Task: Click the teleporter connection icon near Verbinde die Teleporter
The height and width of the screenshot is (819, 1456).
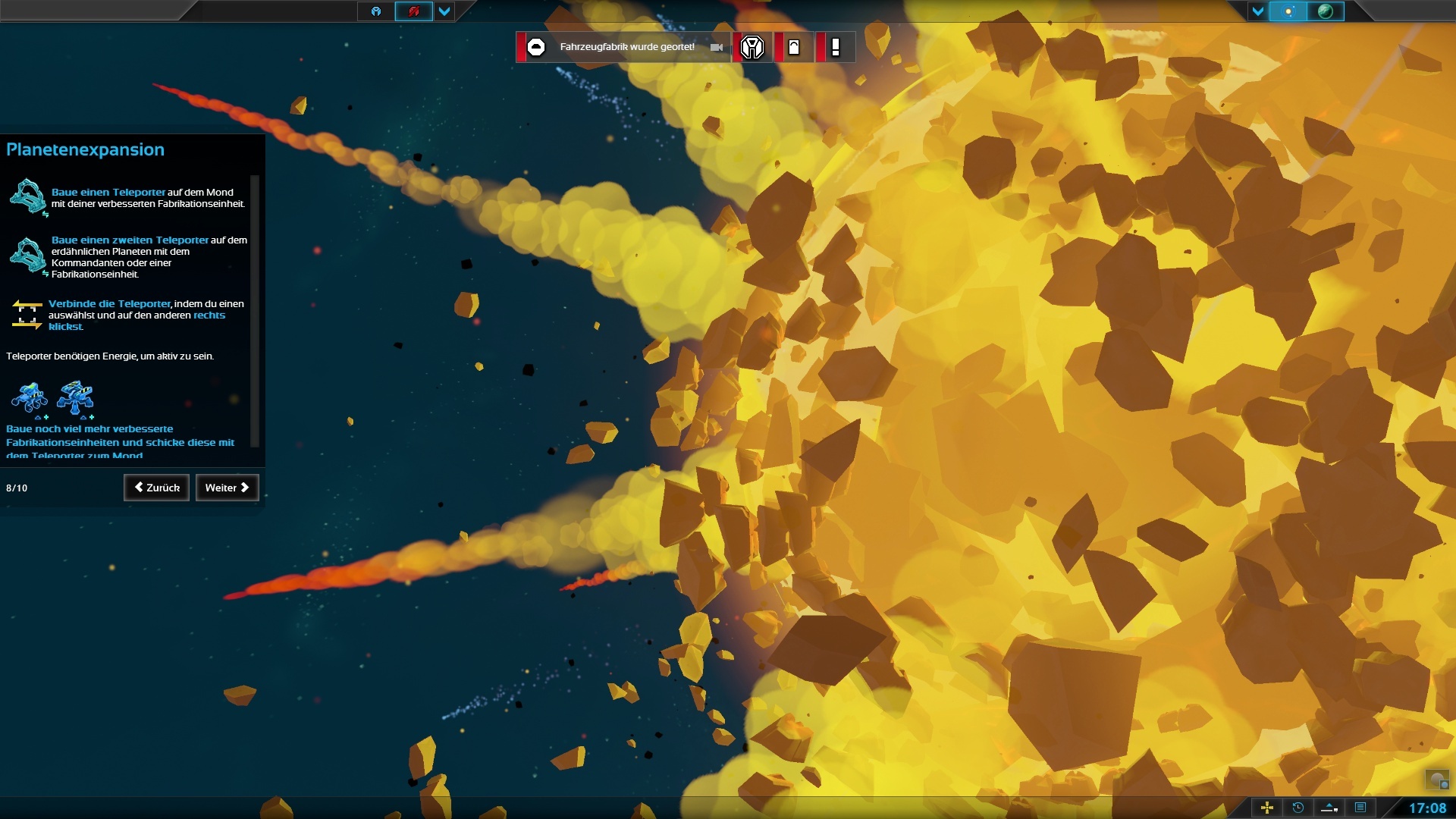Action: (28, 315)
